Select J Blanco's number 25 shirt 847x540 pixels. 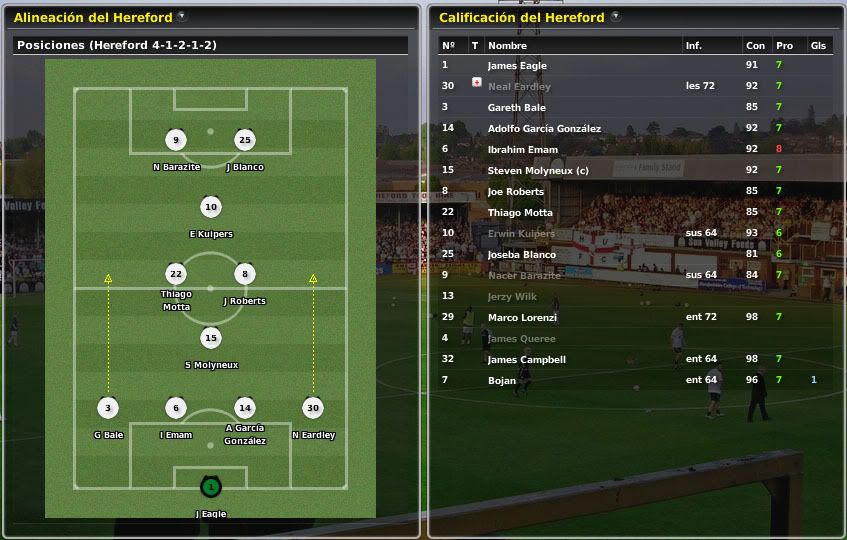(245, 140)
